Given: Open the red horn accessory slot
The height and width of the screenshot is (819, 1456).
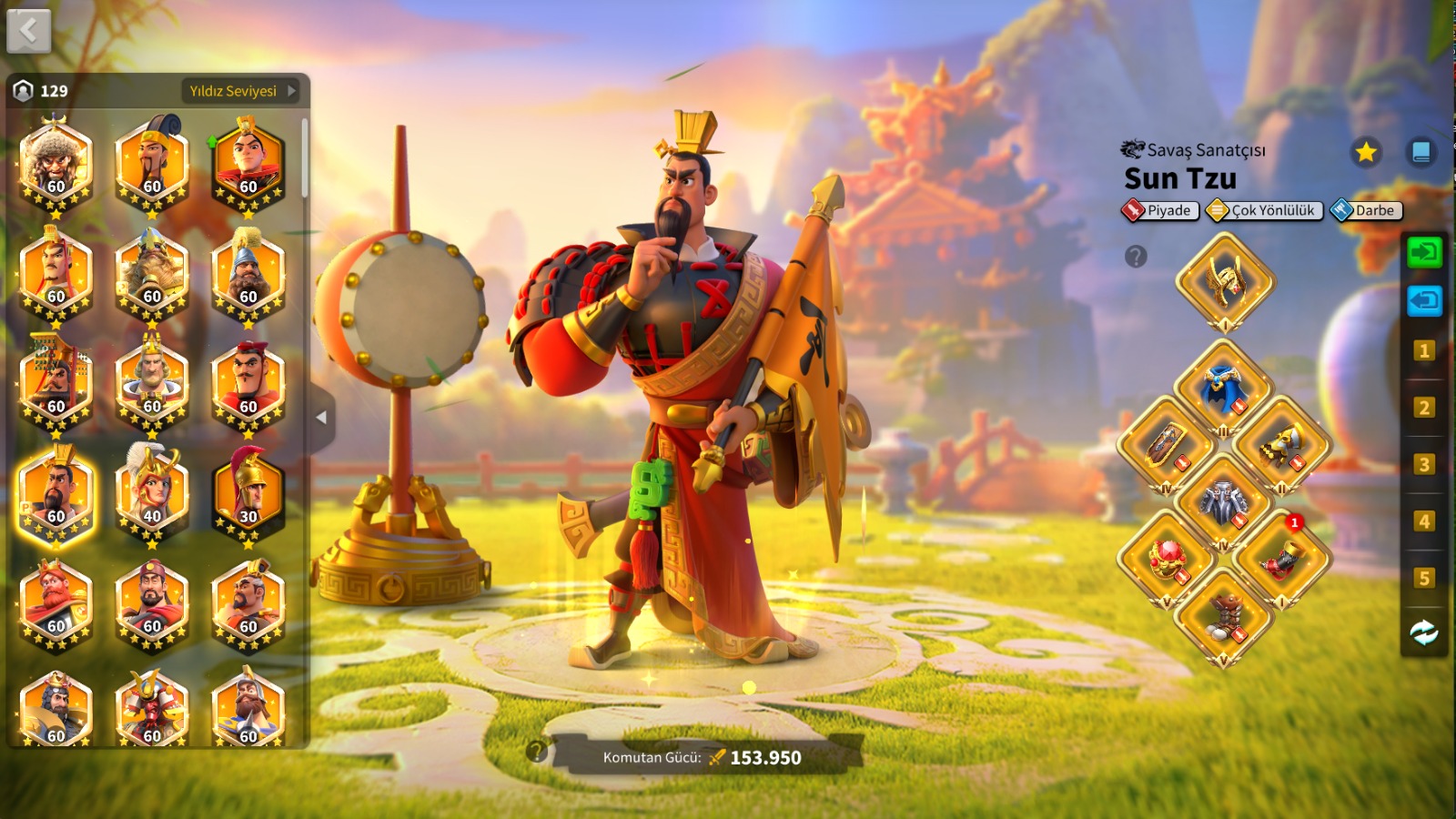Looking at the screenshot, I should pos(1281,559).
